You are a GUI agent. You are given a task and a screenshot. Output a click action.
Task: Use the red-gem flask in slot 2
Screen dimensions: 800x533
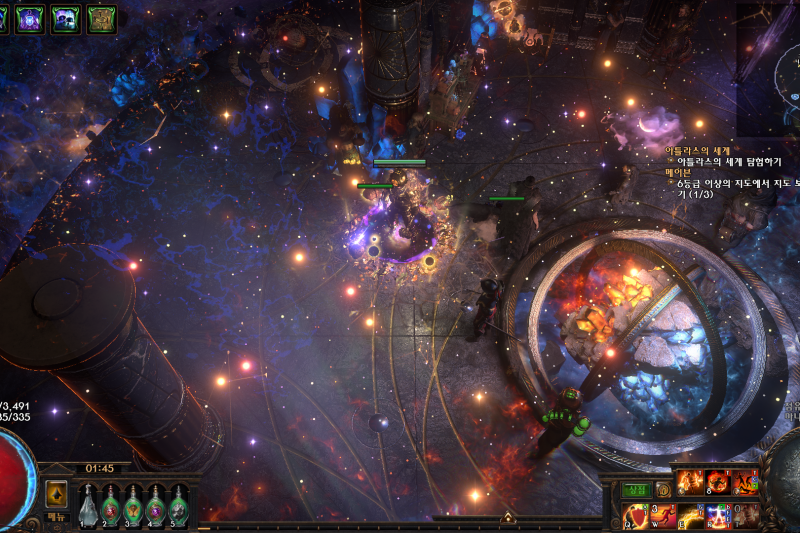click(x=111, y=503)
